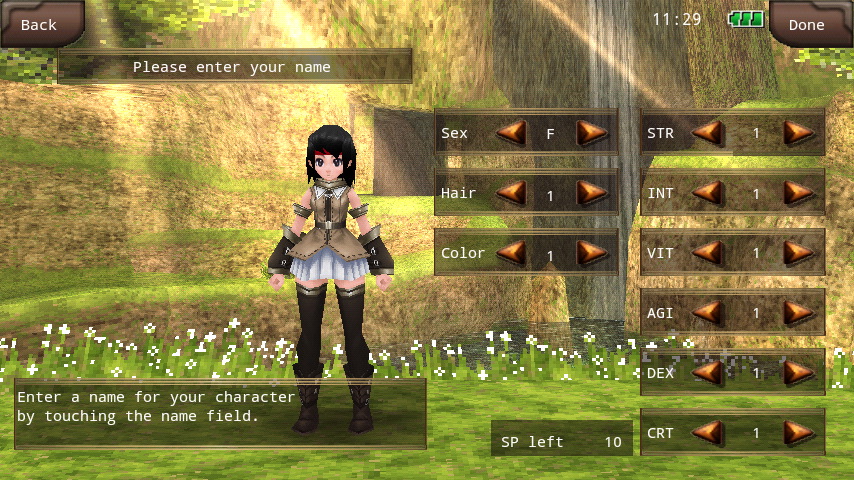Add a point to DEX
Image resolution: width=854 pixels, height=480 pixels.
798,372
